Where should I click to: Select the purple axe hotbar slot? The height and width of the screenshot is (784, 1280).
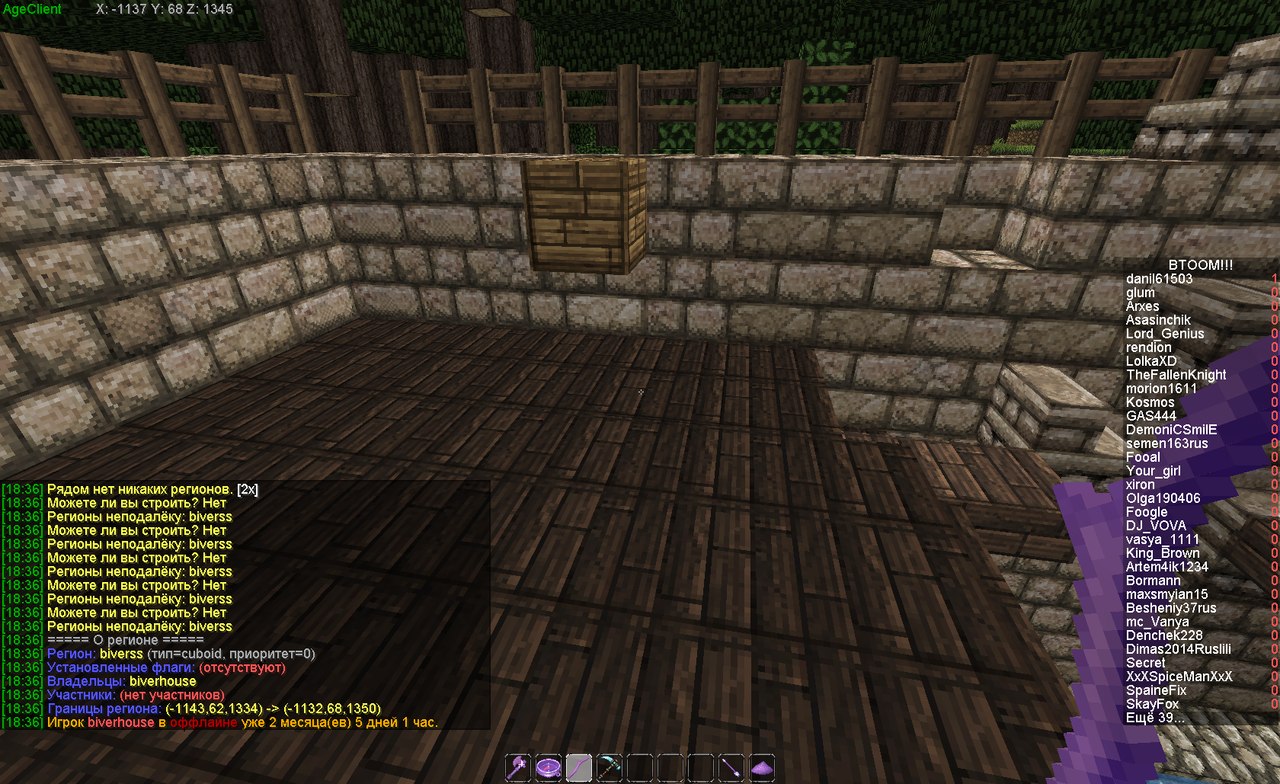pyautogui.click(x=518, y=767)
